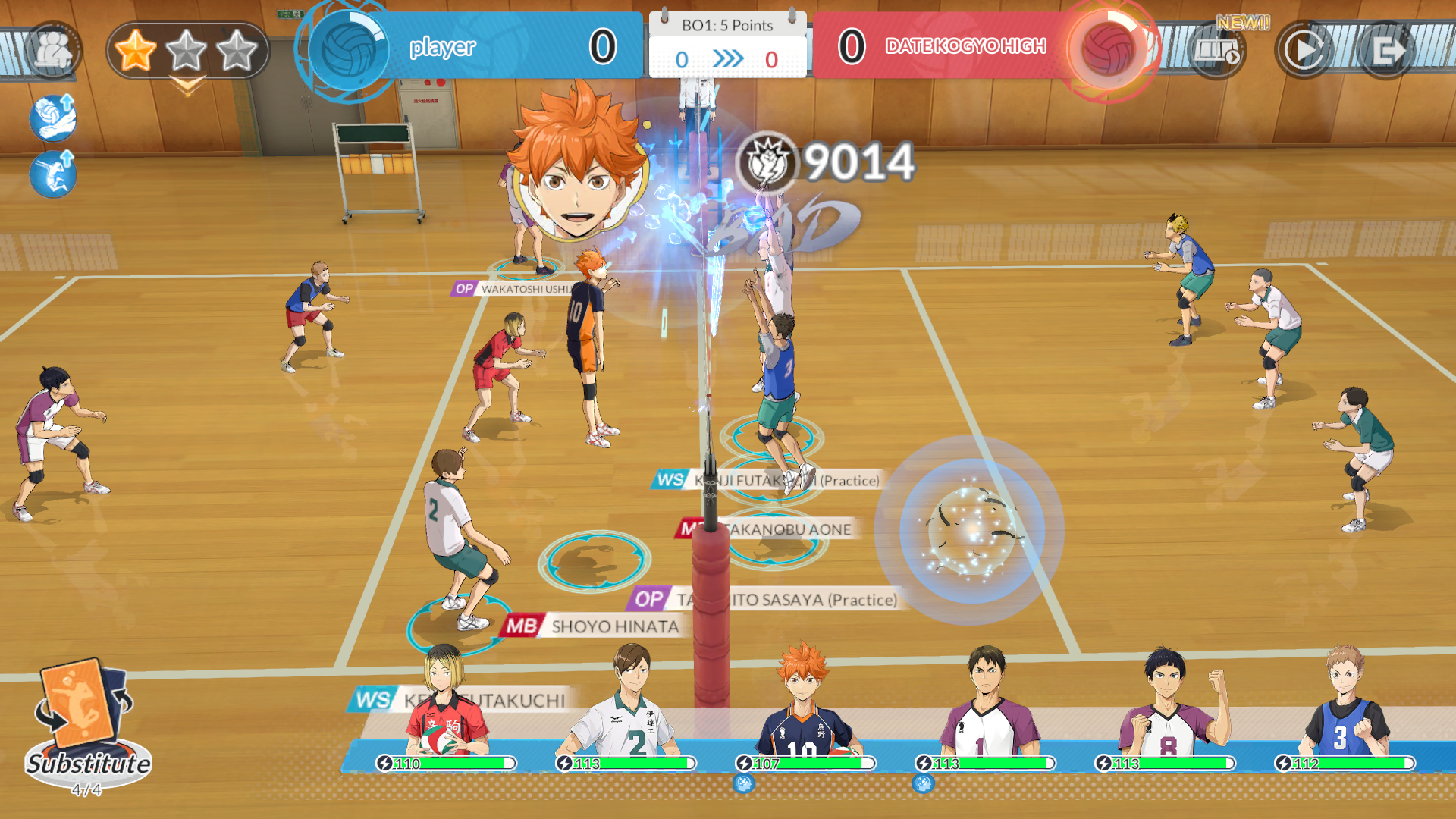Select the number 3 blue bib player card

click(x=1345, y=705)
